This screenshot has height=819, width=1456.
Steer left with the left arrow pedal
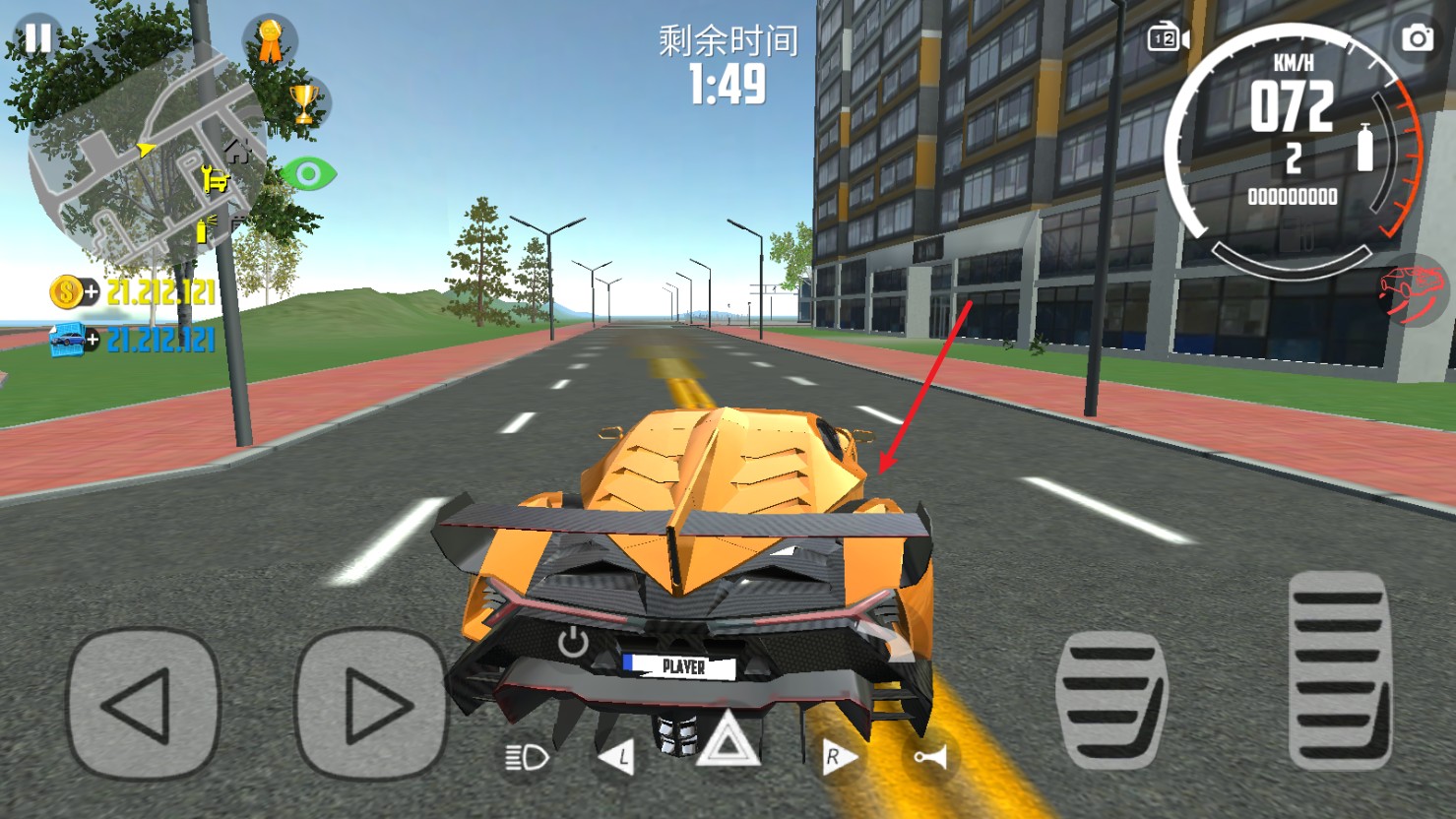pos(143,704)
